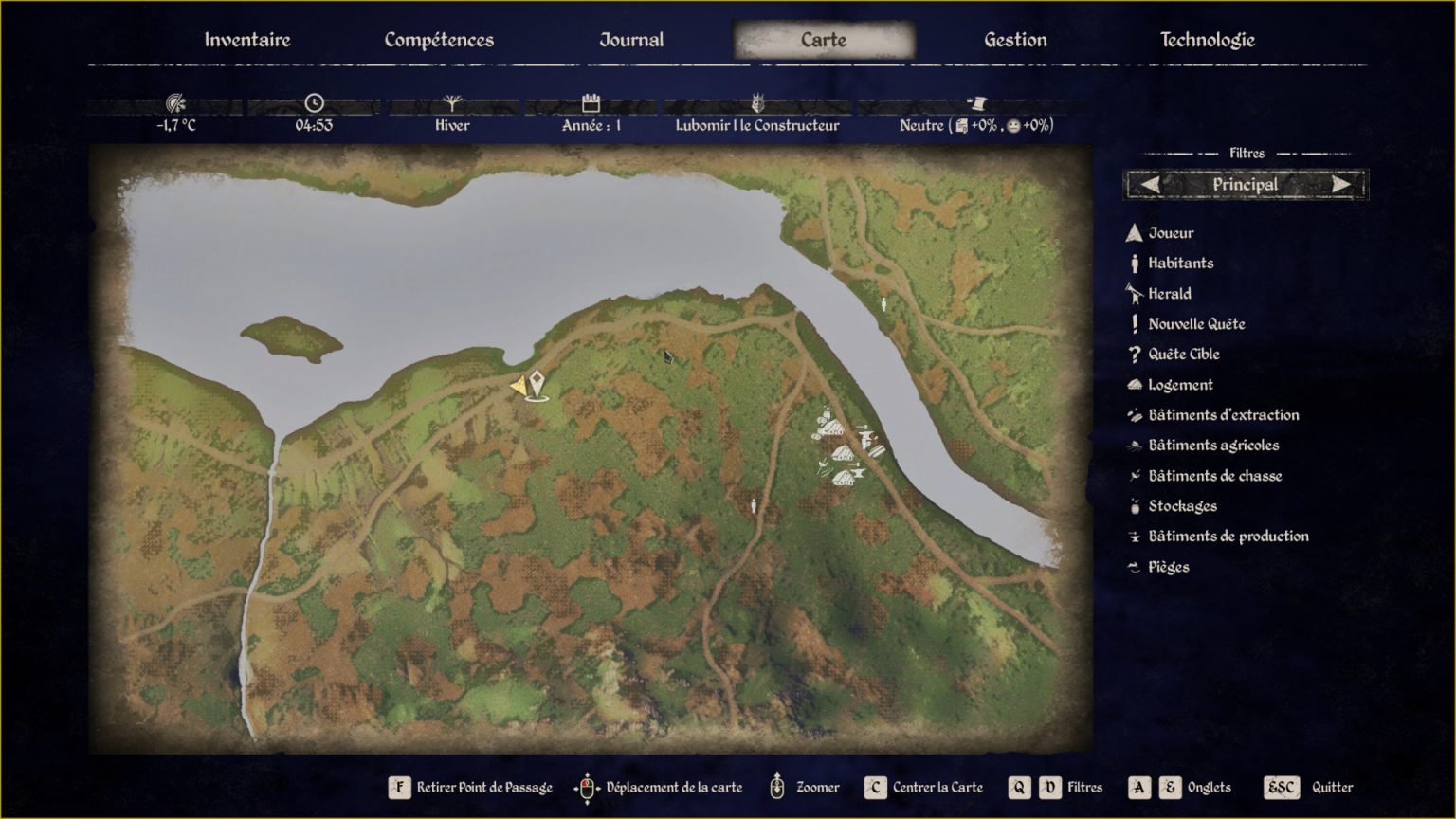This screenshot has width=1456, height=819.
Task: Toggle the Bâtiments de chasse filter
Action: (x=1133, y=475)
